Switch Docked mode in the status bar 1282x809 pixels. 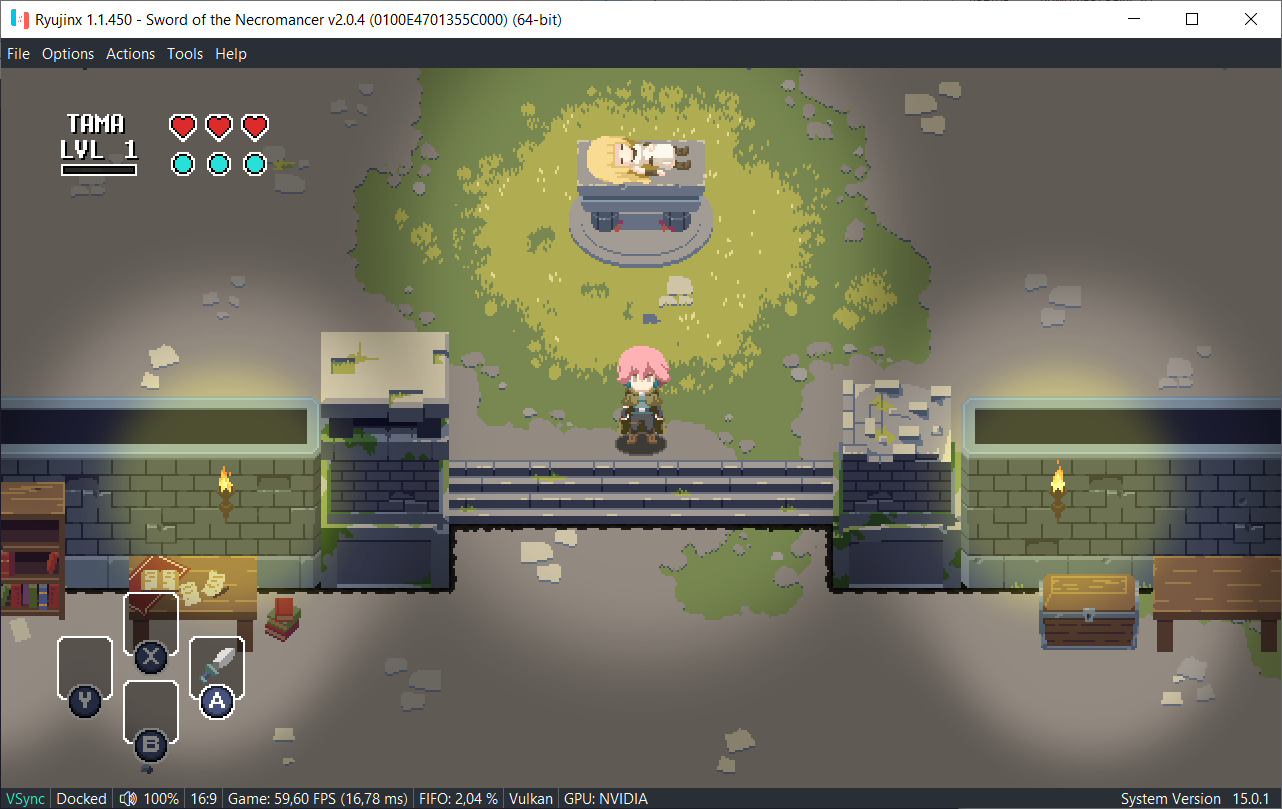81,798
